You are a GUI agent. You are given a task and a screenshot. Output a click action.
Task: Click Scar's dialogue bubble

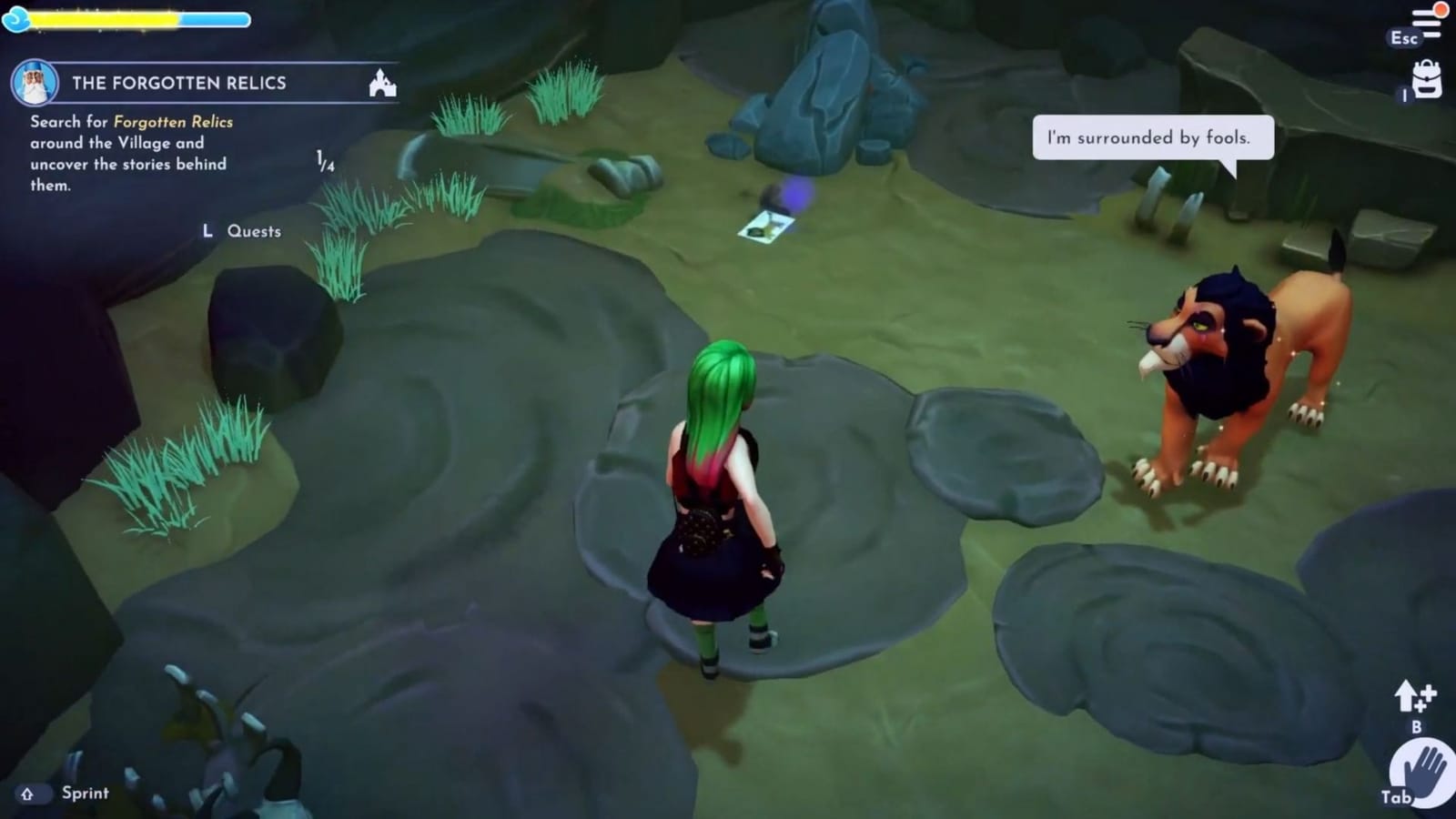pos(1150,138)
